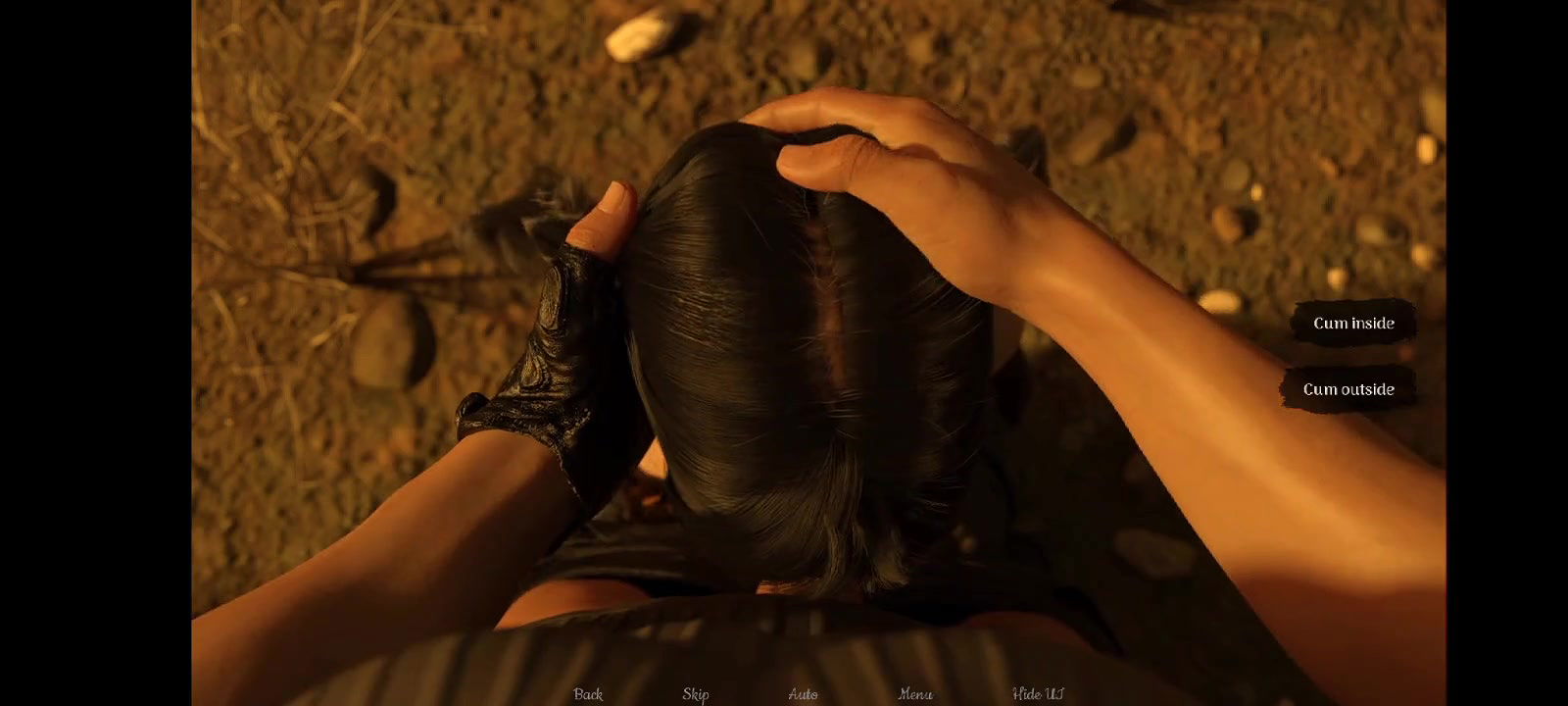Pick the second choice button on the right

[x=1349, y=388]
